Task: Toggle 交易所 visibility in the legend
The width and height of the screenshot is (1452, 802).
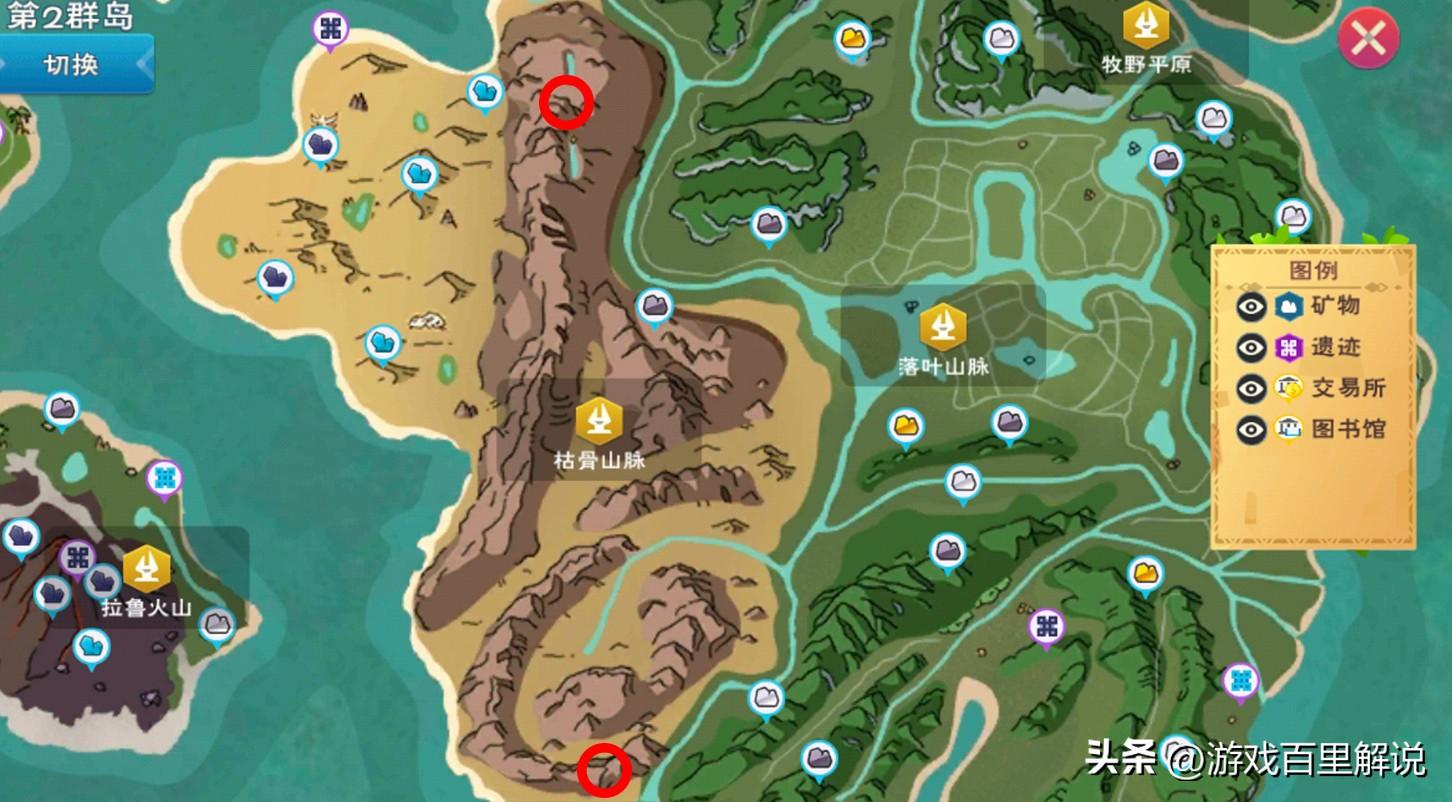Action: [1251, 388]
